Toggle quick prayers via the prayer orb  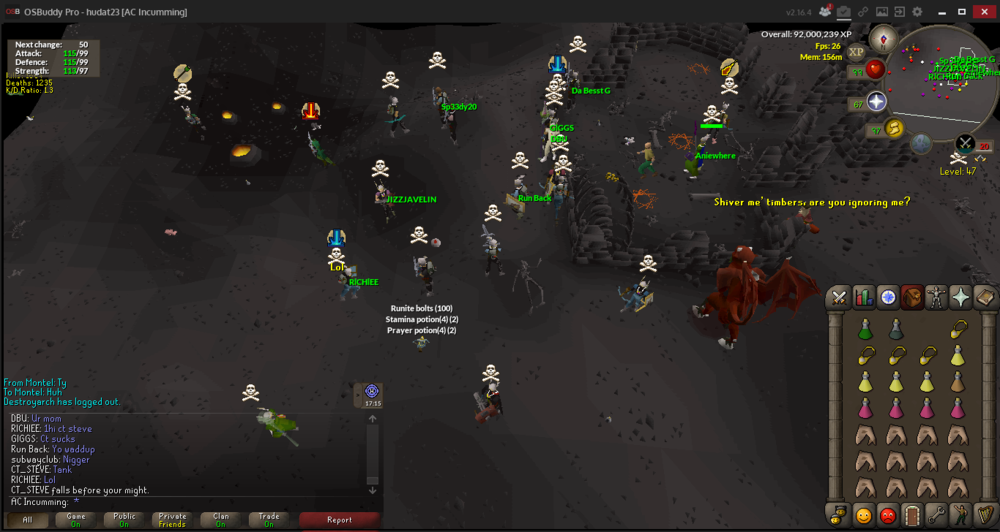tap(877, 102)
